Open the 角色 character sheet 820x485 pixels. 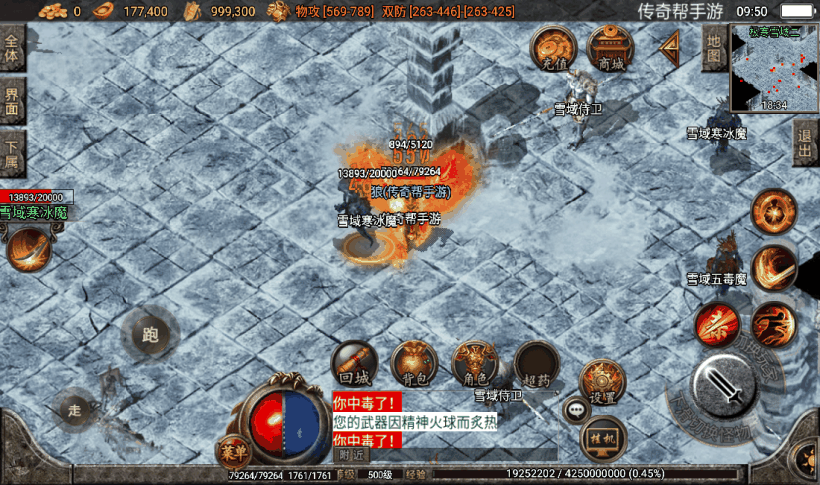click(x=475, y=364)
